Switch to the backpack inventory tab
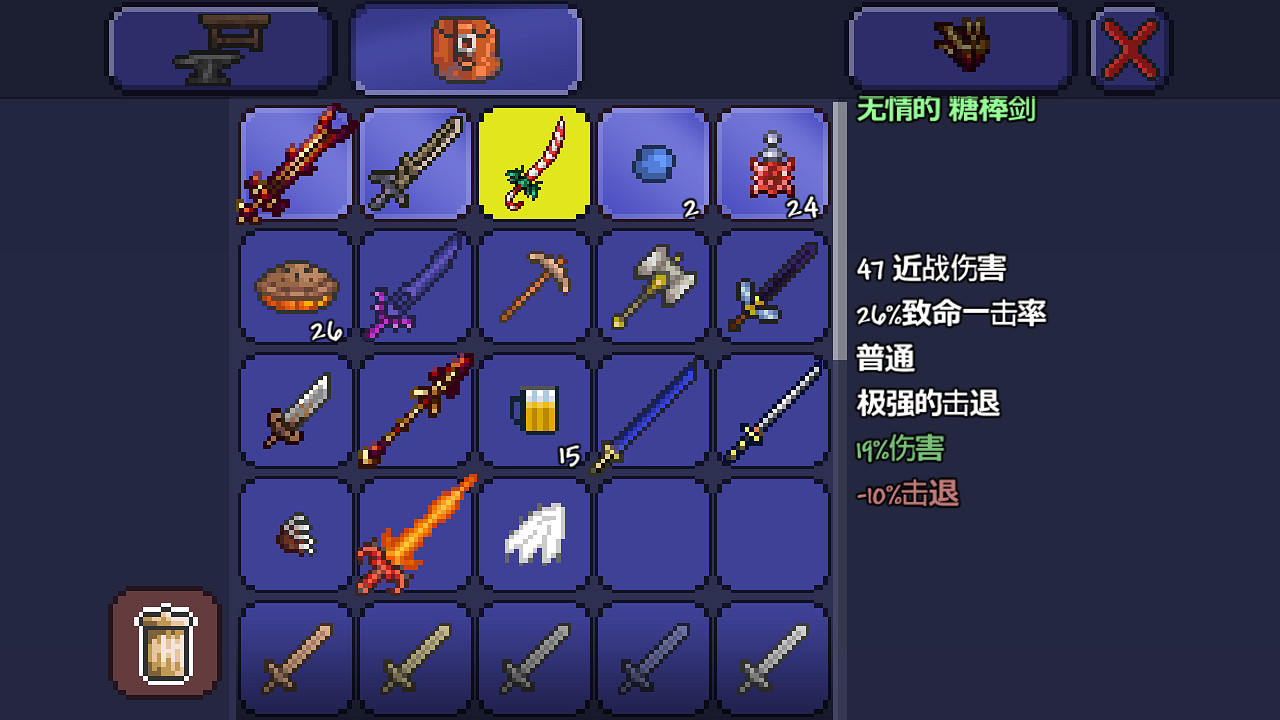This screenshot has height=720, width=1280. (465, 47)
